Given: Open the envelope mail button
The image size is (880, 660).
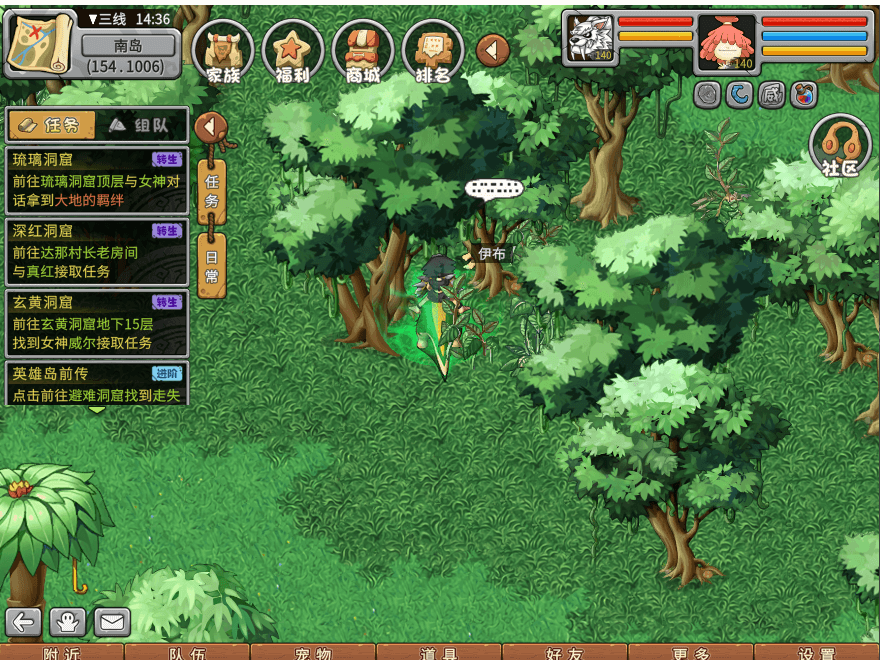Looking at the screenshot, I should click(x=112, y=622).
